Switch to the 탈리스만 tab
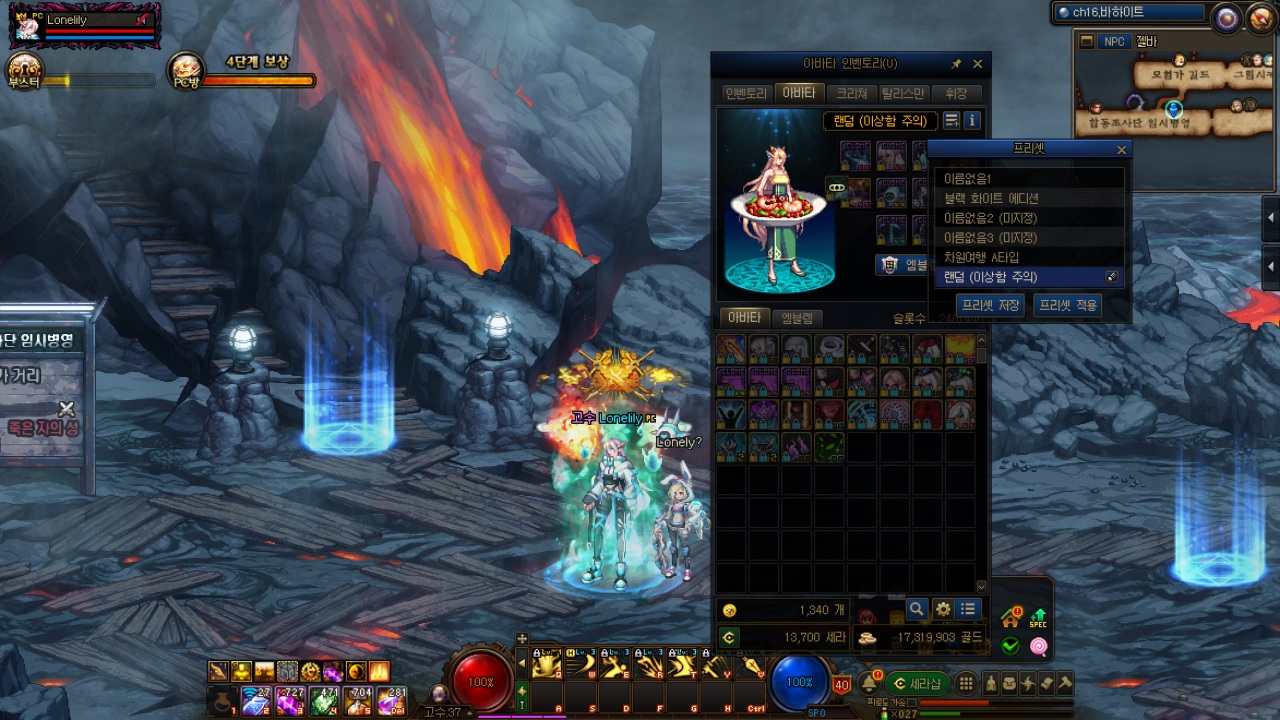The height and width of the screenshot is (720, 1280). coord(904,93)
